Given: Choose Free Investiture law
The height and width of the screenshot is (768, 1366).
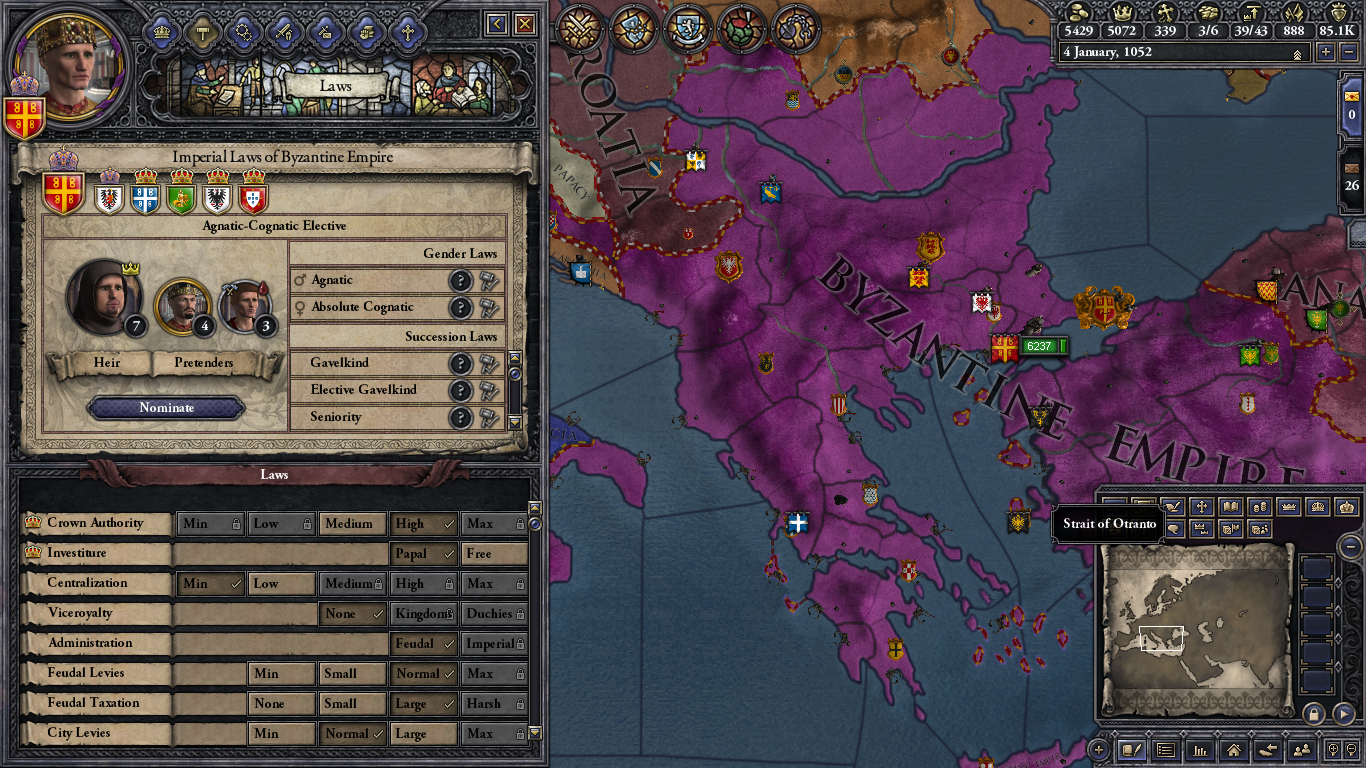Looking at the screenshot, I should click(x=494, y=554).
